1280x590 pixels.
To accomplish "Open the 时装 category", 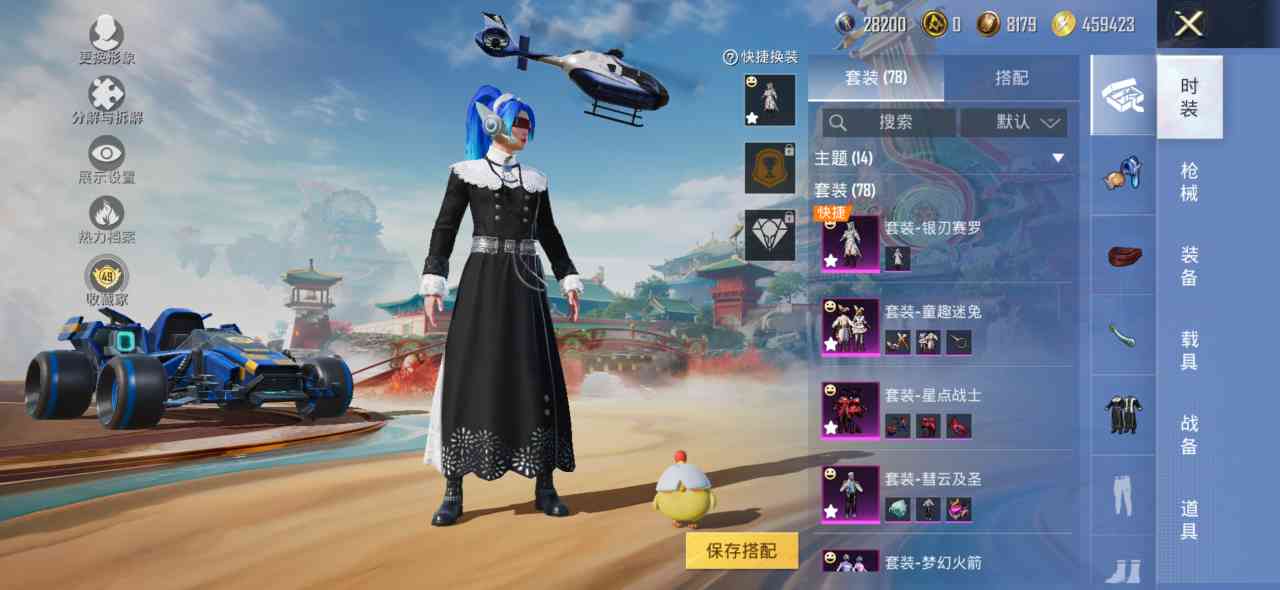I will click(1189, 97).
